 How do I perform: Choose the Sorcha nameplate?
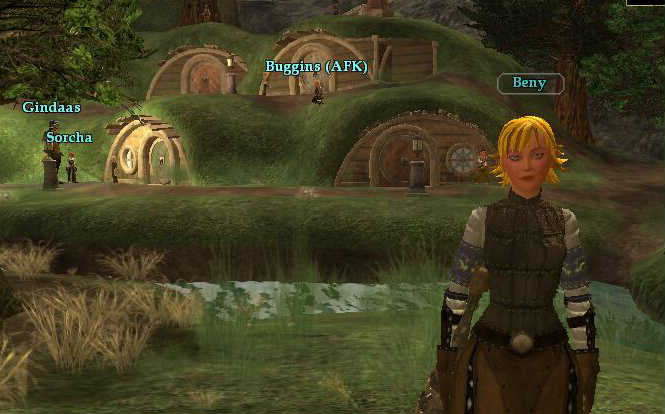click(69, 137)
